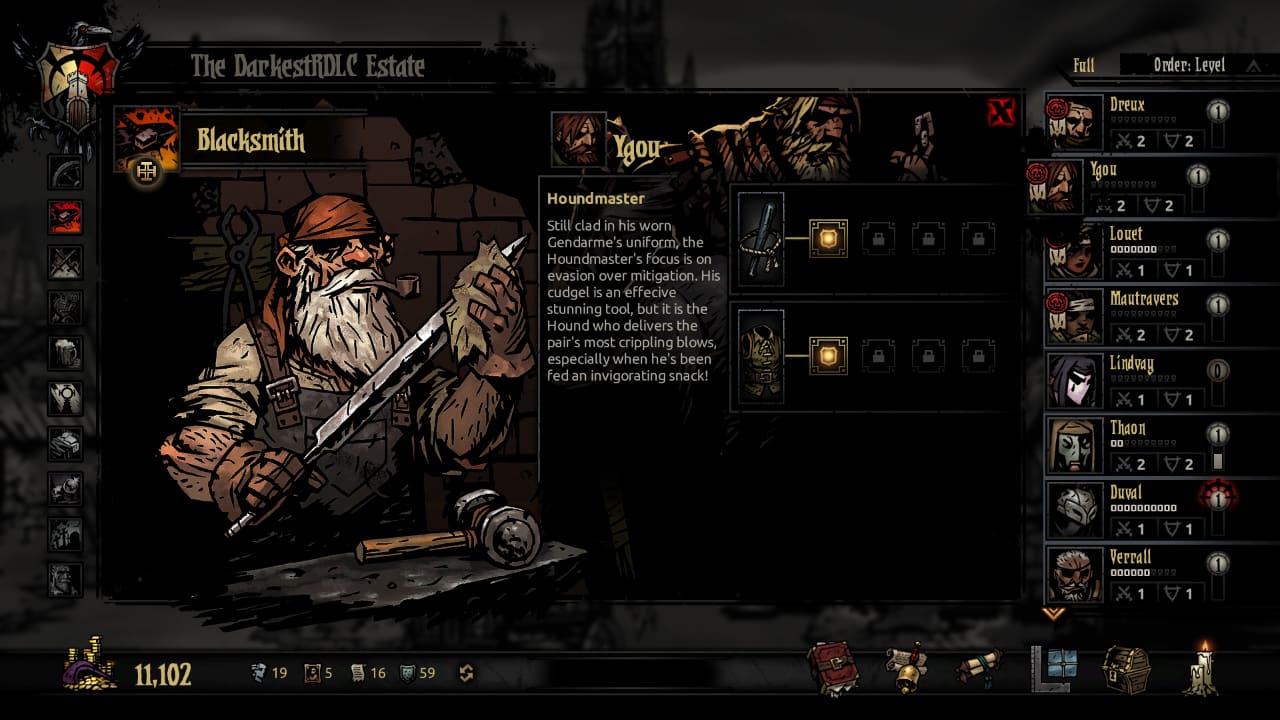Image resolution: width=1280 pixels, height=720 pixels.
Task: Switch to the Full roster tab
Action: [x=1085, y=64]
